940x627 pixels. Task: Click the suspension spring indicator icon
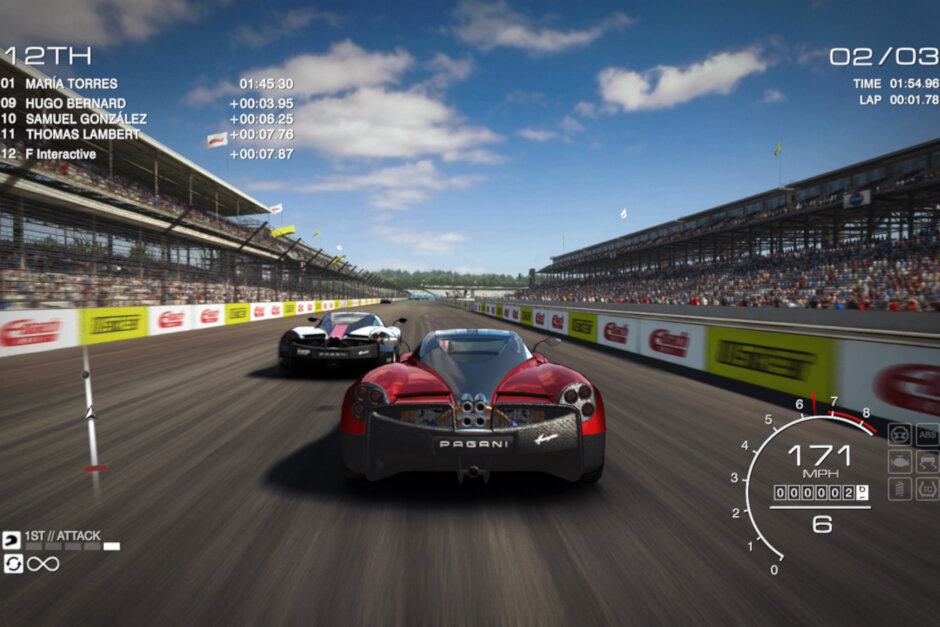[x=900, y=488]
